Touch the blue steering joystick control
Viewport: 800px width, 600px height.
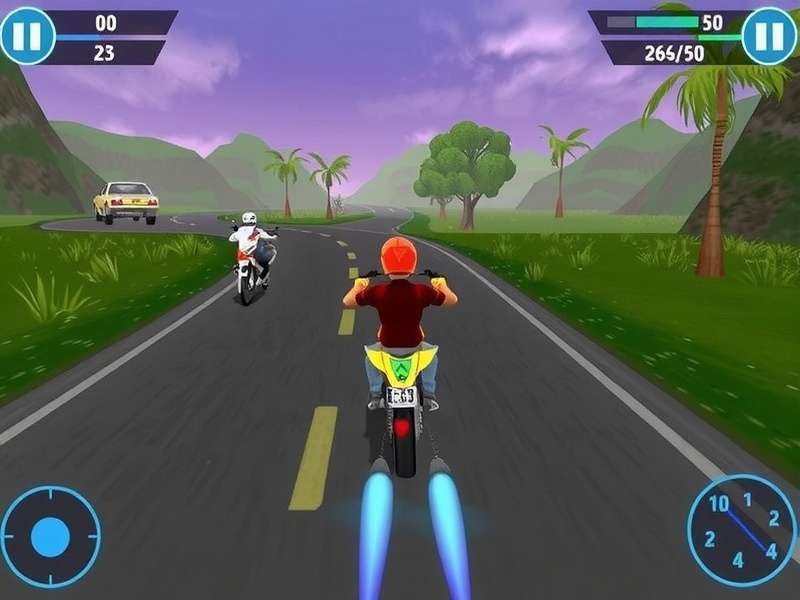coord(50,537)
